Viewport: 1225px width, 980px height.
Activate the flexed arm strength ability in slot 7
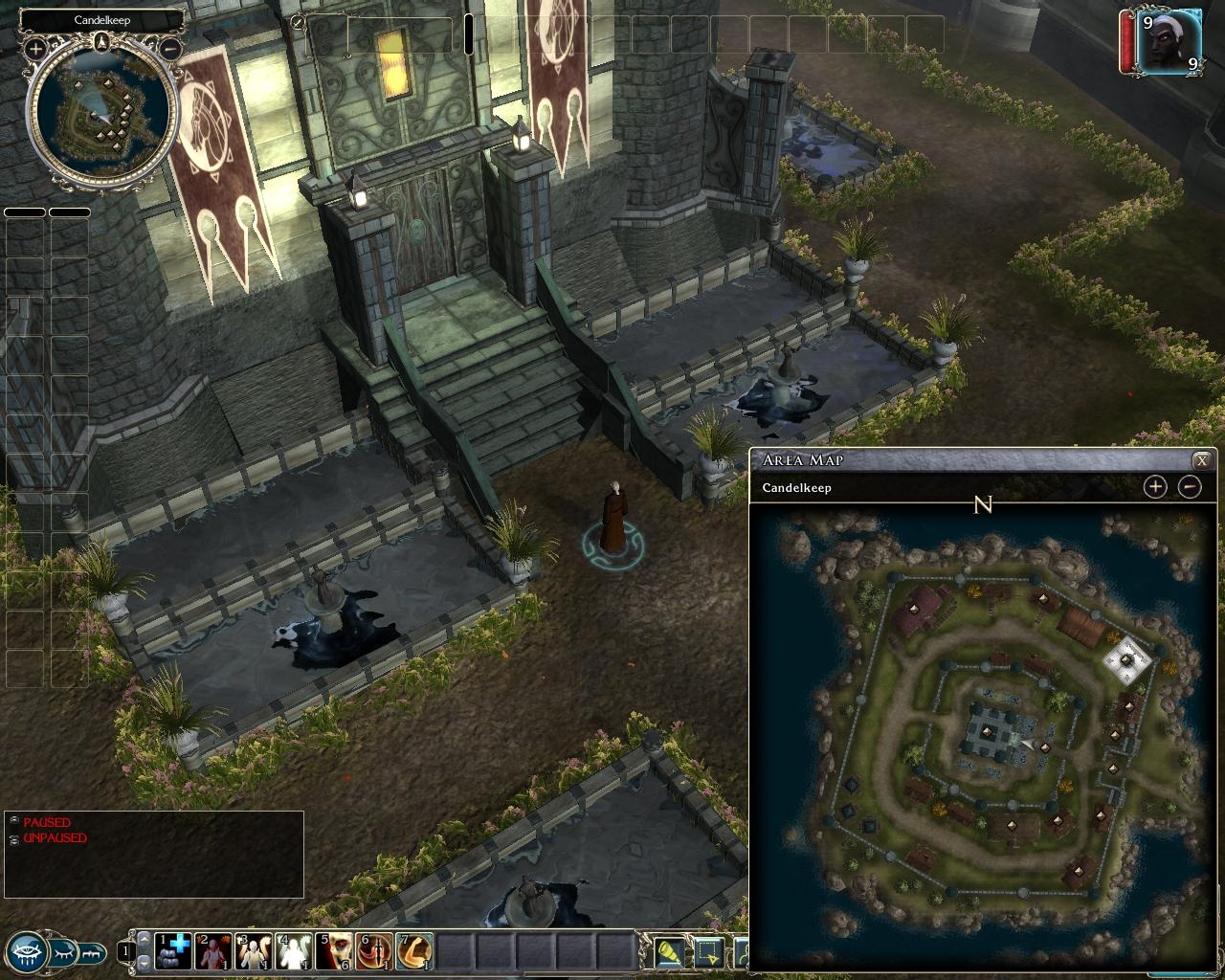tap(414, 951)
